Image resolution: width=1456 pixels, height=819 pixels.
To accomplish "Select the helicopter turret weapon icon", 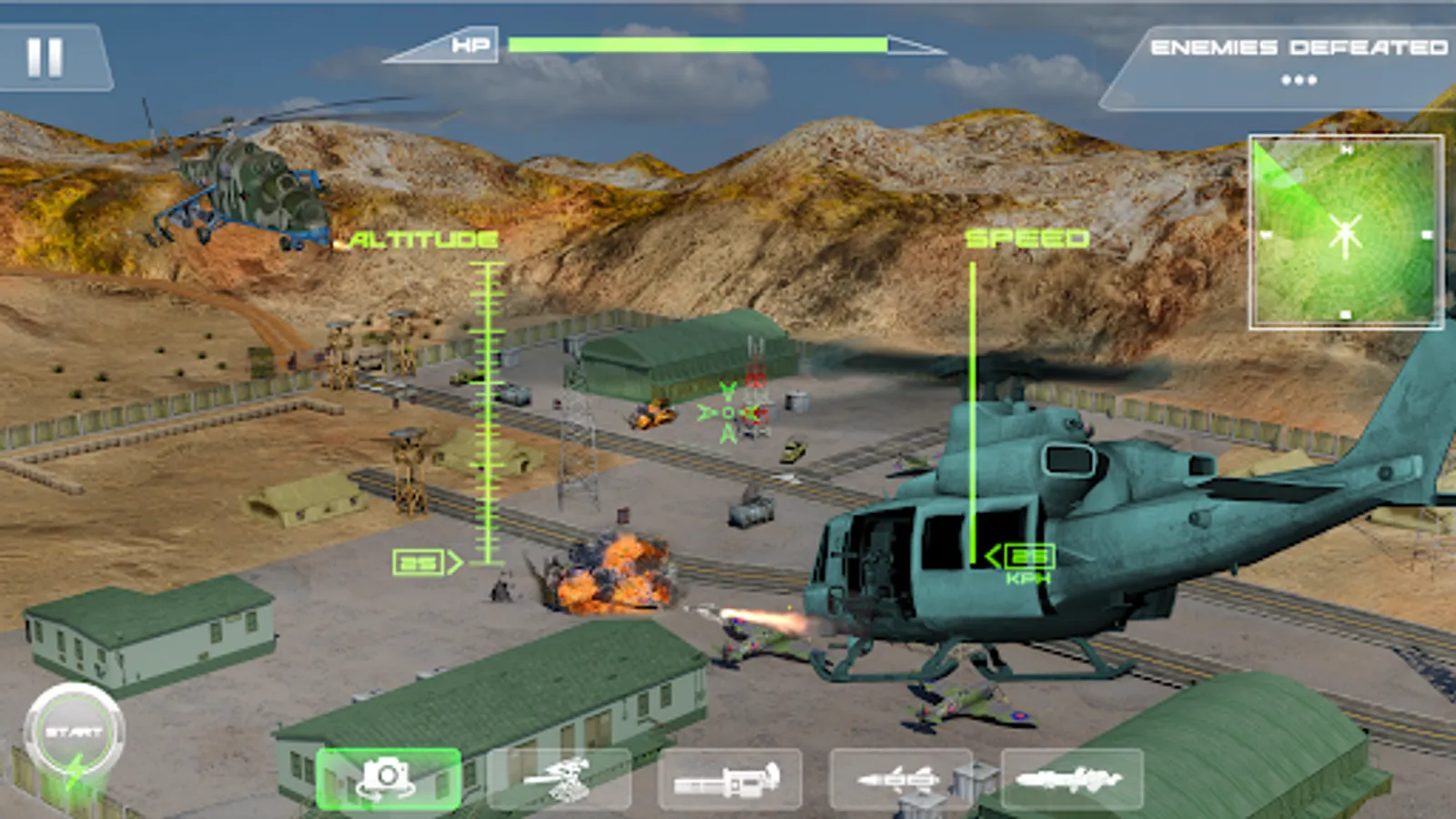I will coord(560,778).
